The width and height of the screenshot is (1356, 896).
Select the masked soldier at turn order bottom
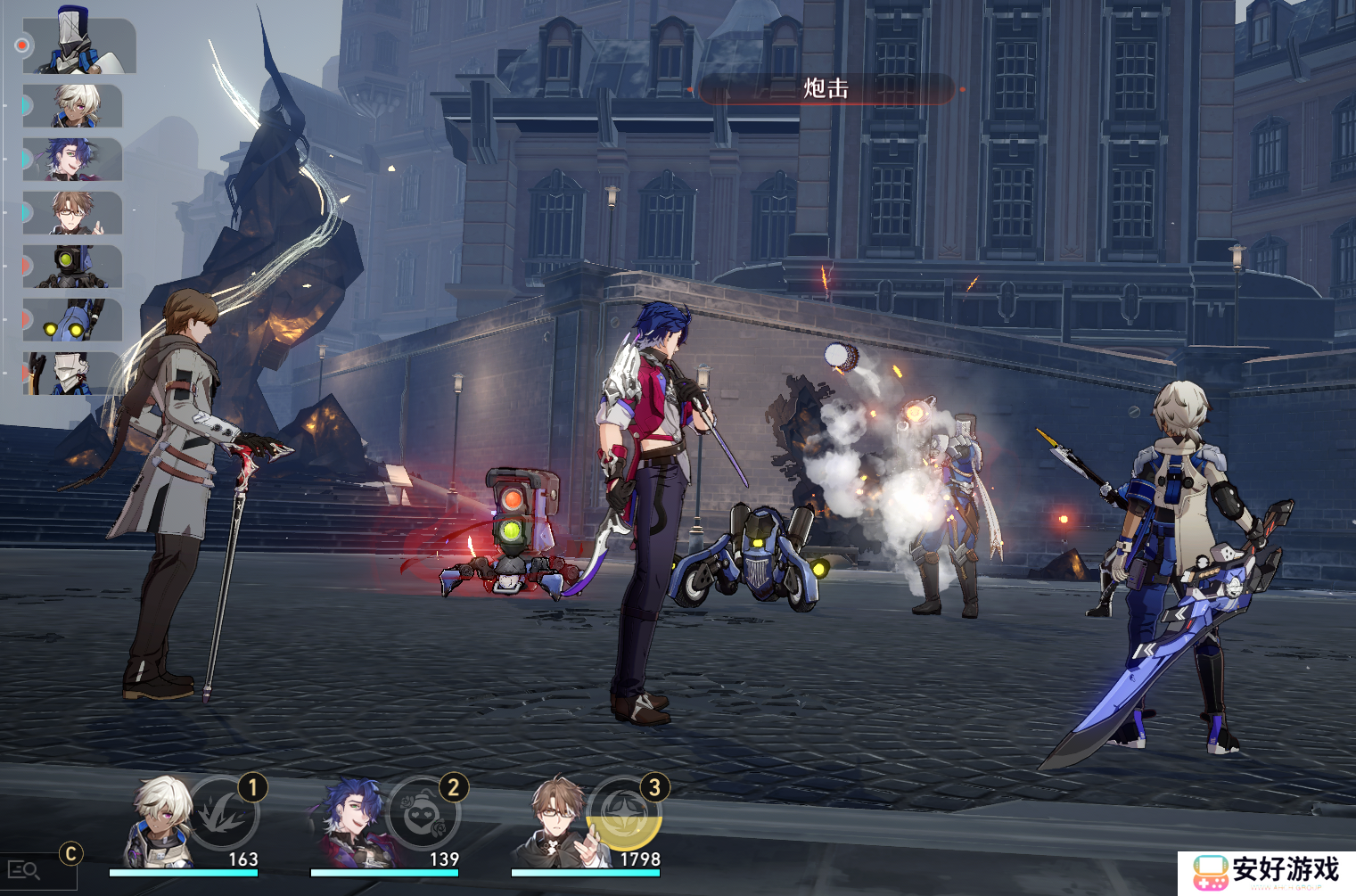(x=71, y=374)
